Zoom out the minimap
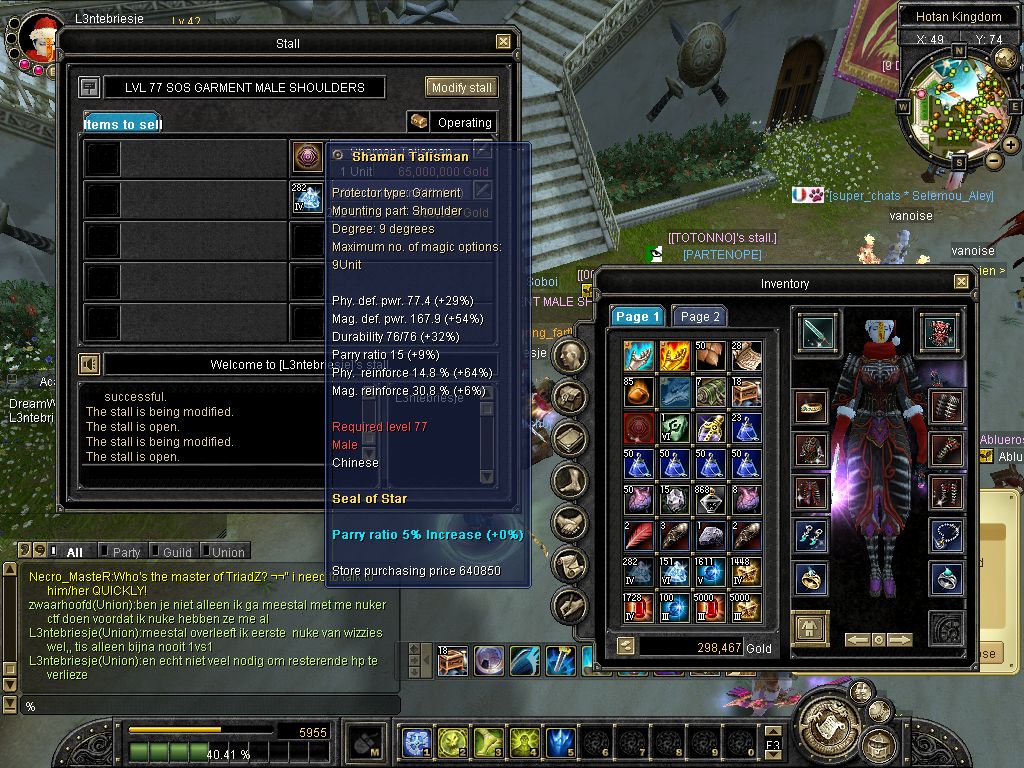The image size is (1024, 768). (995, 159)
